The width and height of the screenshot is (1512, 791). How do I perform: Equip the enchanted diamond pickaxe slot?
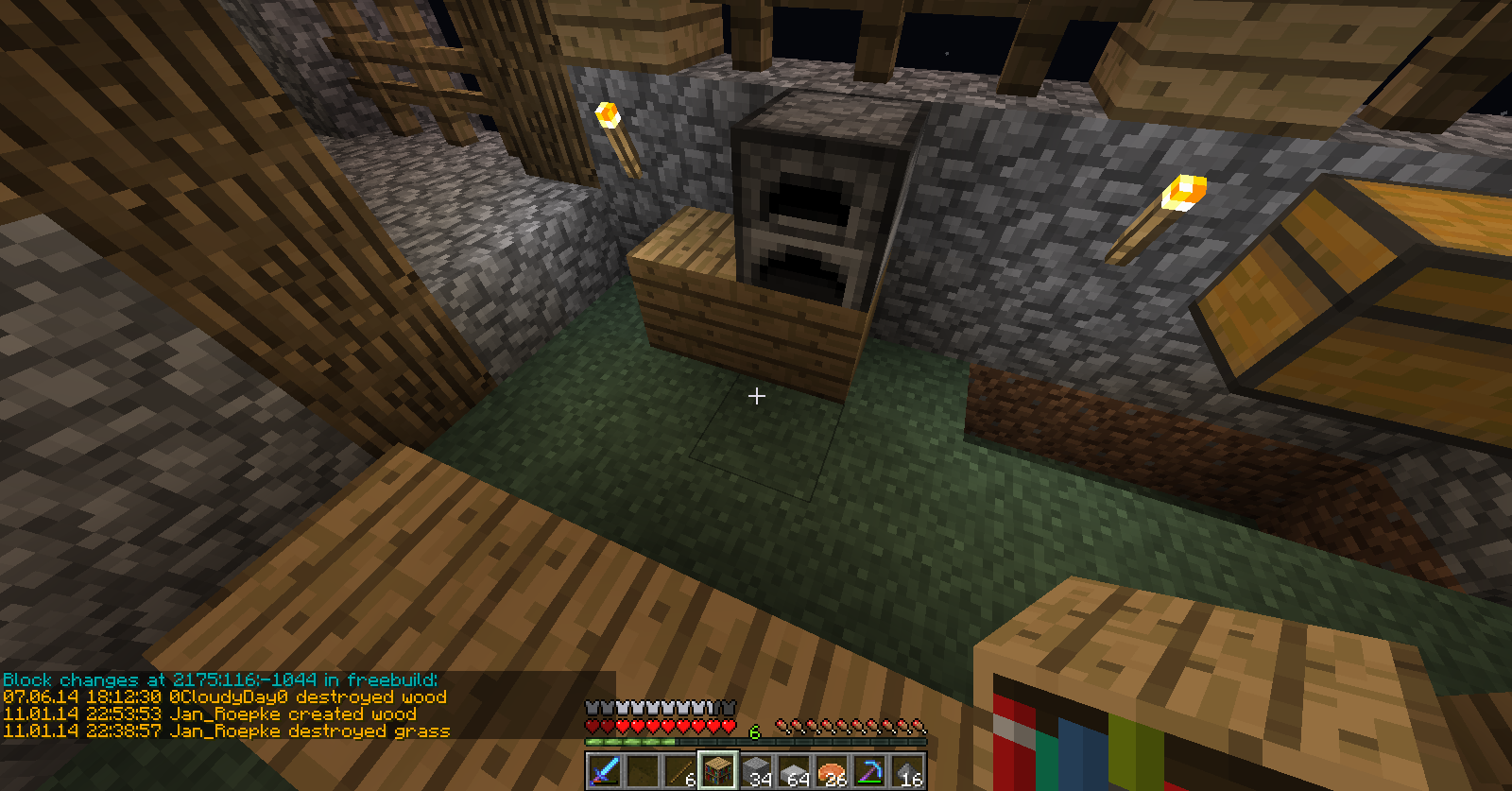(869, 771)
